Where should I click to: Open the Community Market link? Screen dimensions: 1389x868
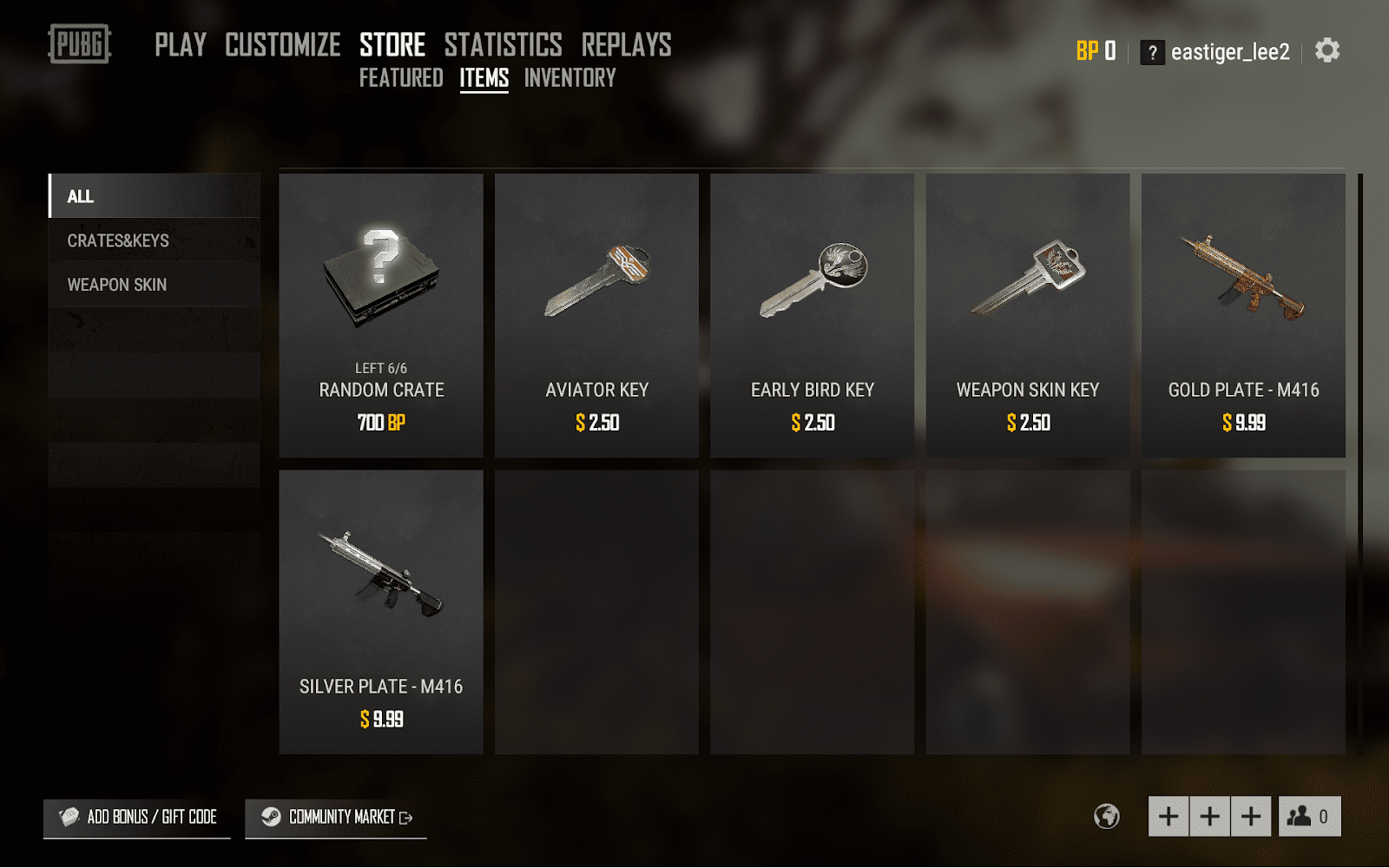point(336,818)
